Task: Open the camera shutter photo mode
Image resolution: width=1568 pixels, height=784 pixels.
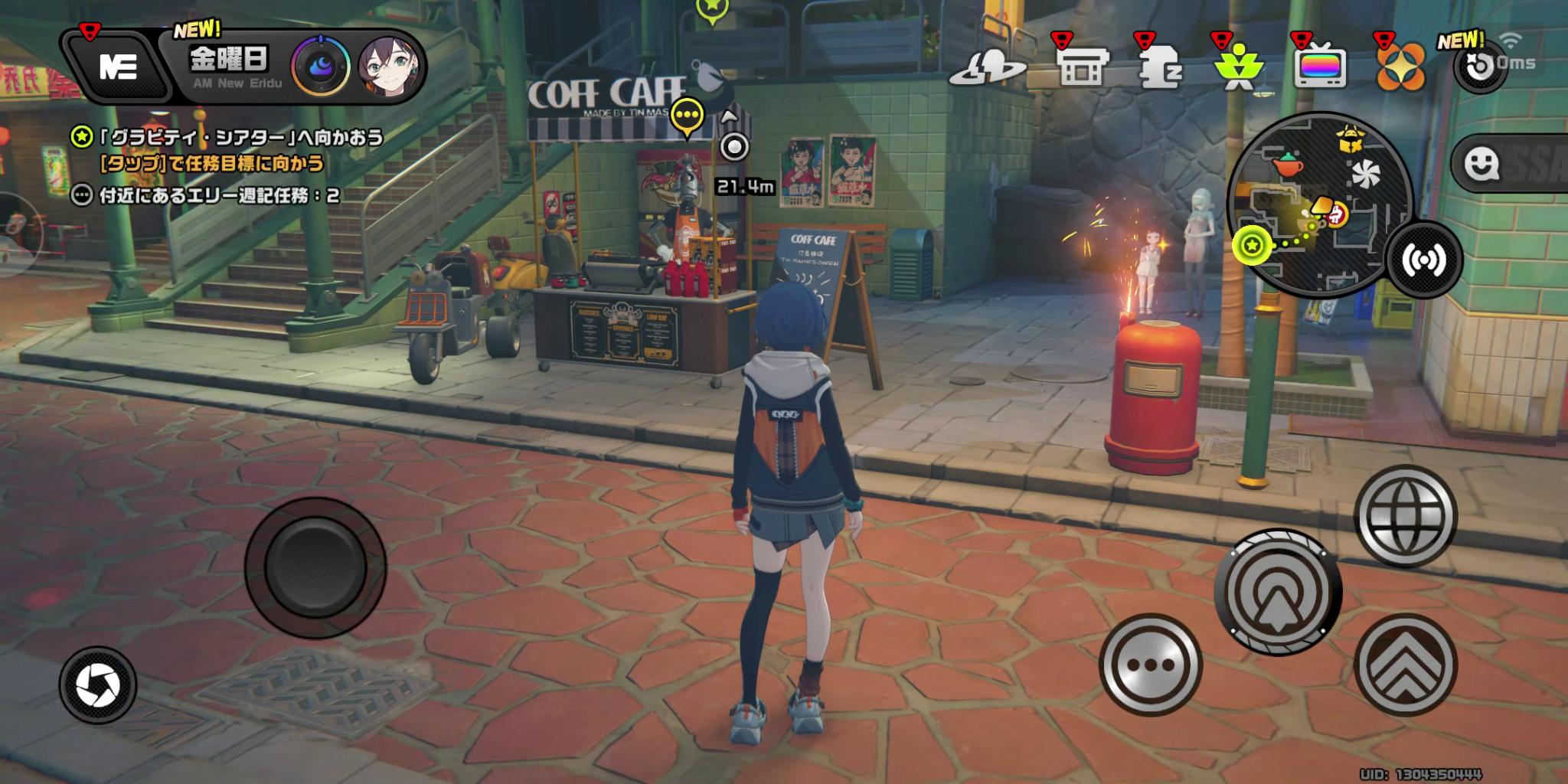Action: point(98,685)
